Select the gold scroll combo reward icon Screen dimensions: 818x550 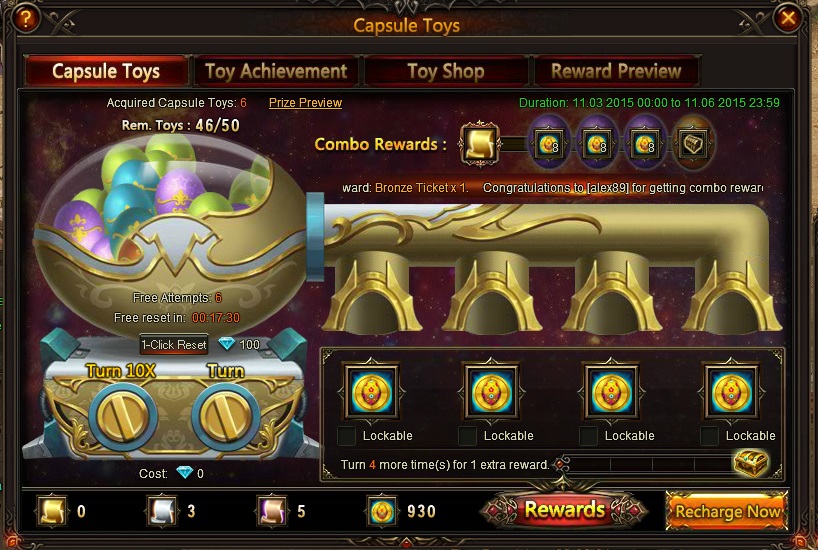pyautogui.click(x=480, y=144)
